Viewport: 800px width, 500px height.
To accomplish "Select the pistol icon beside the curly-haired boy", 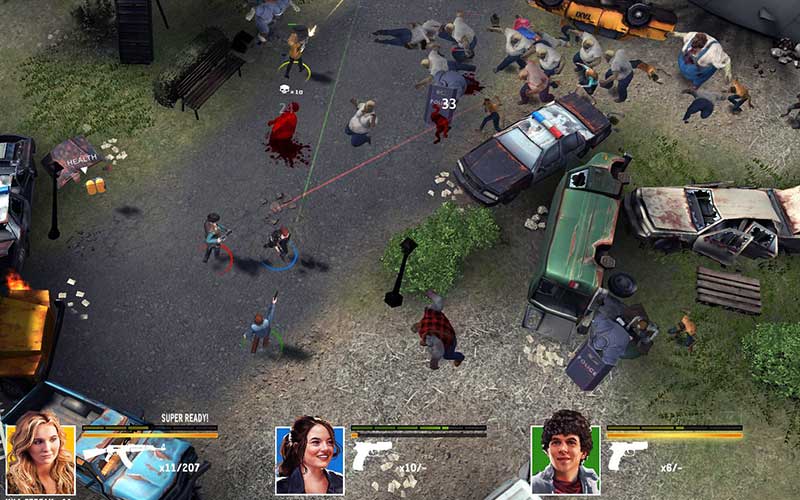I will (627, 455).
